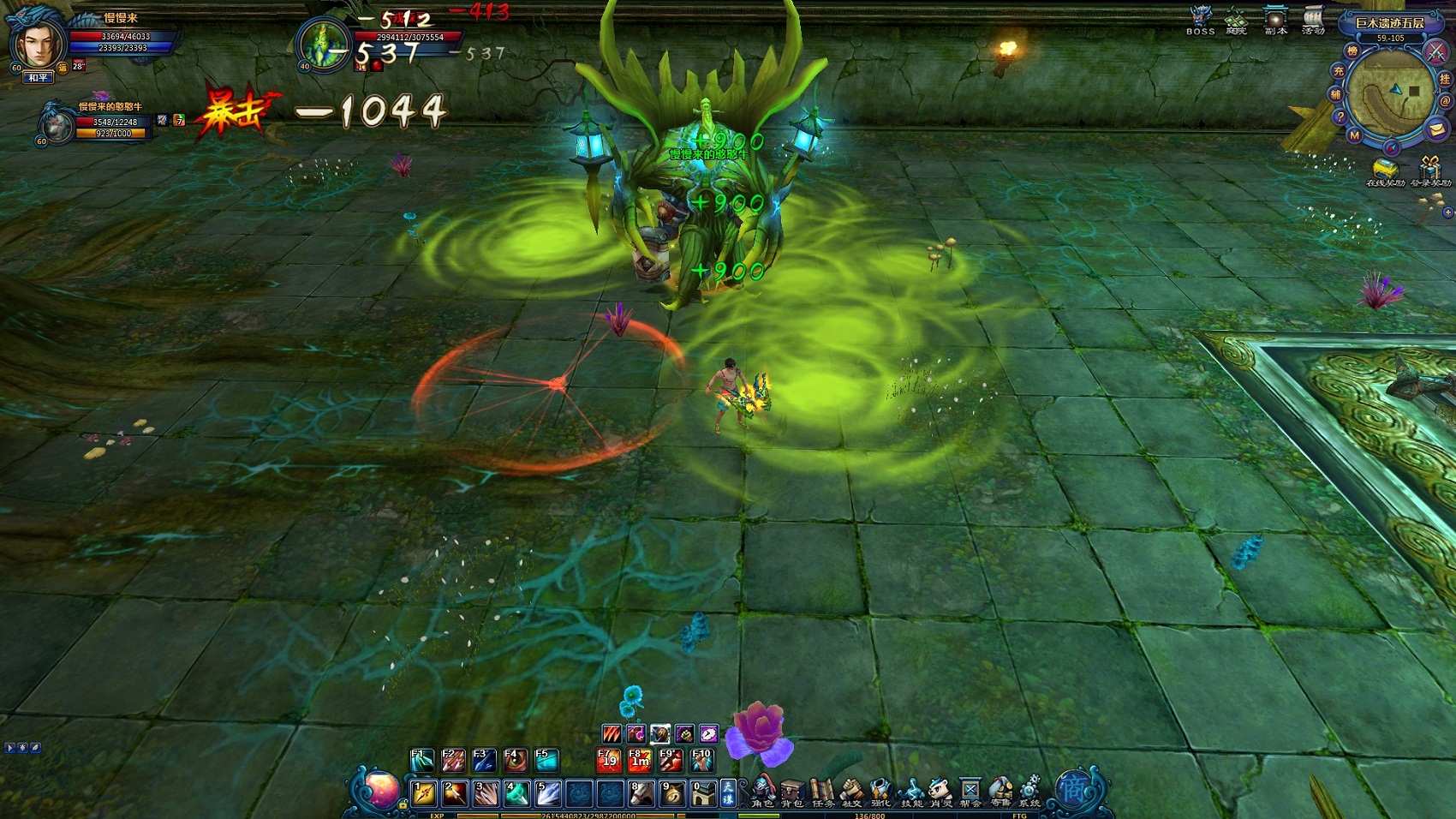Toggle the 和平 peace mode button
This screenshot has height=819, width=1456.
point(39,78)
